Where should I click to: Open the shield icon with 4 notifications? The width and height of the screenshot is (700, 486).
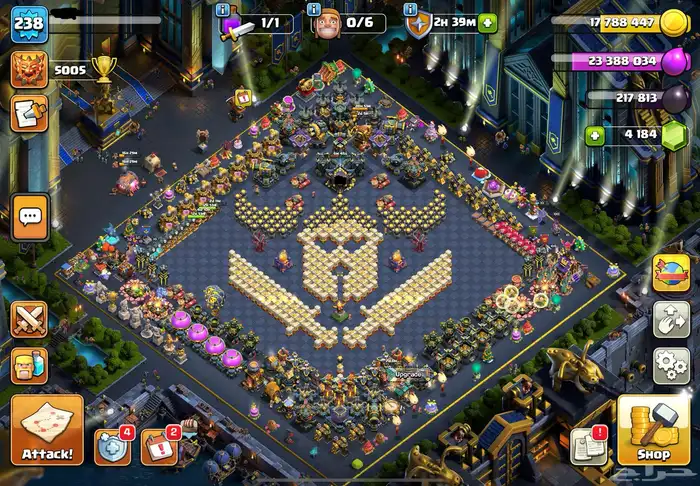pos(112,446)
